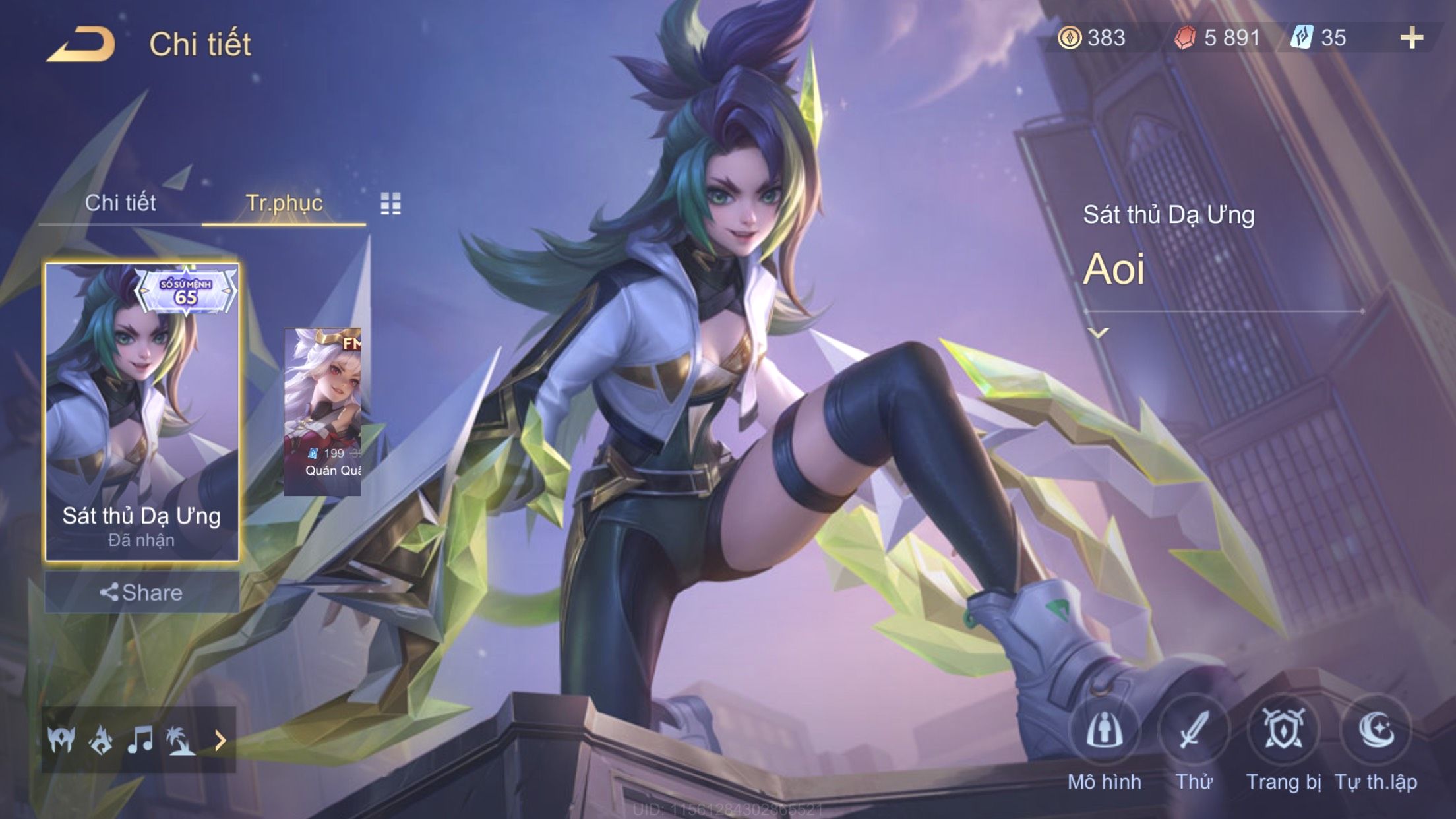Add currency with the plus button
The height and width of the screenshot is (819, 1456).
[x=1411, y=38]
